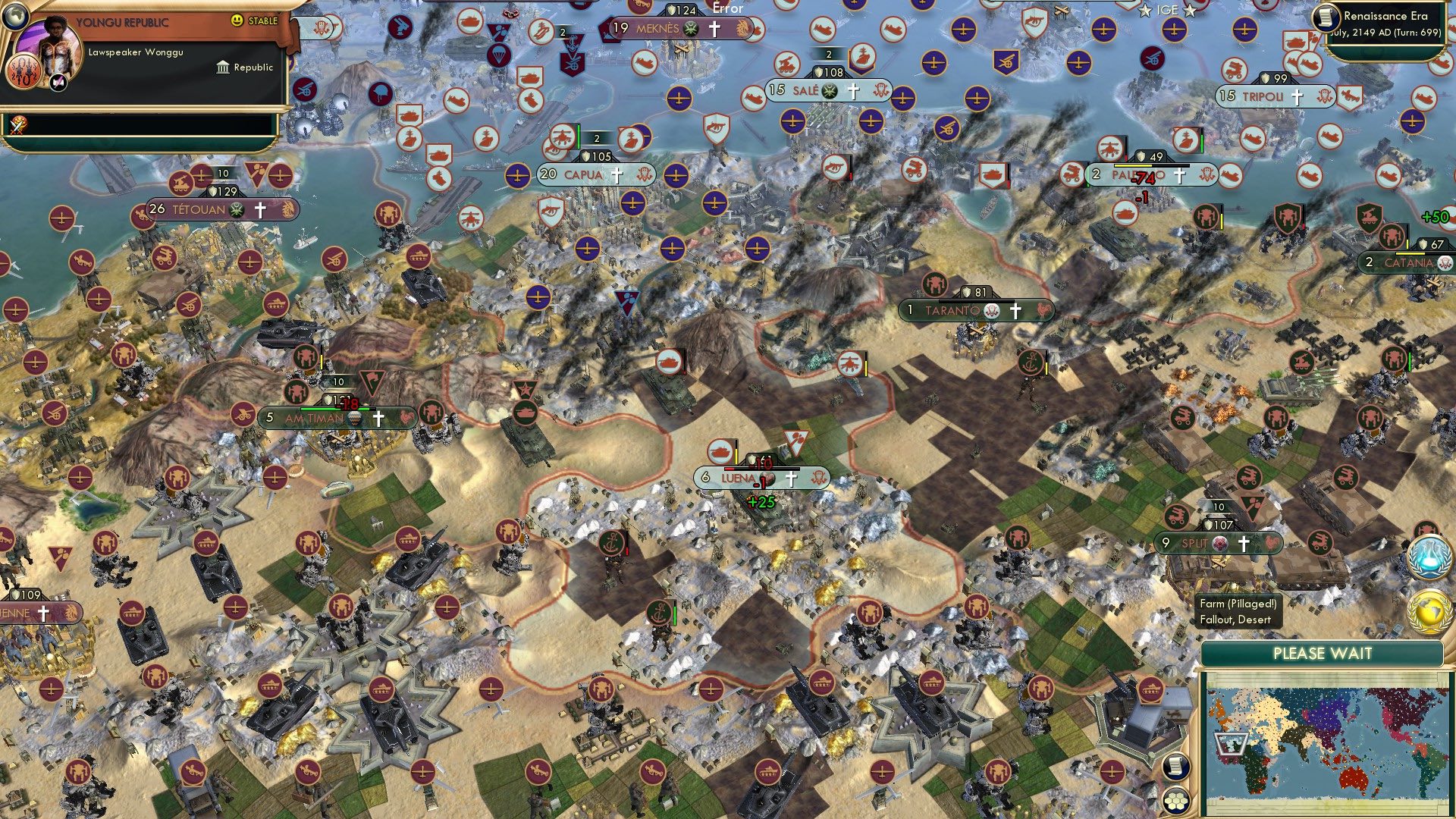Toggle the IGE in-game editor star

pyautogui.click(x=1145, y=10)
